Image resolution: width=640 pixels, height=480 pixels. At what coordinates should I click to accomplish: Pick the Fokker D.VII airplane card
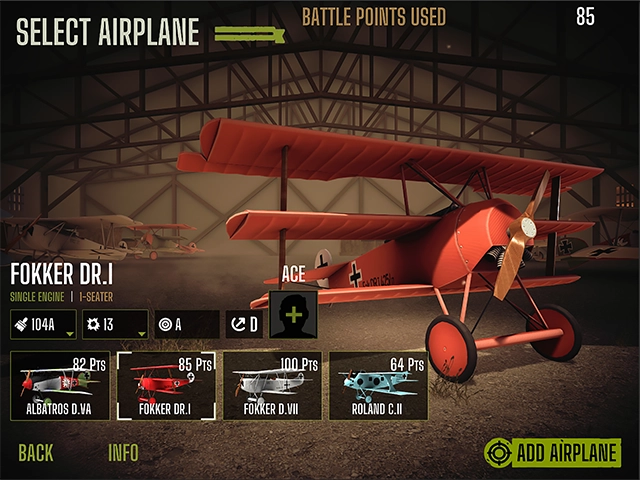coord(270,385)
